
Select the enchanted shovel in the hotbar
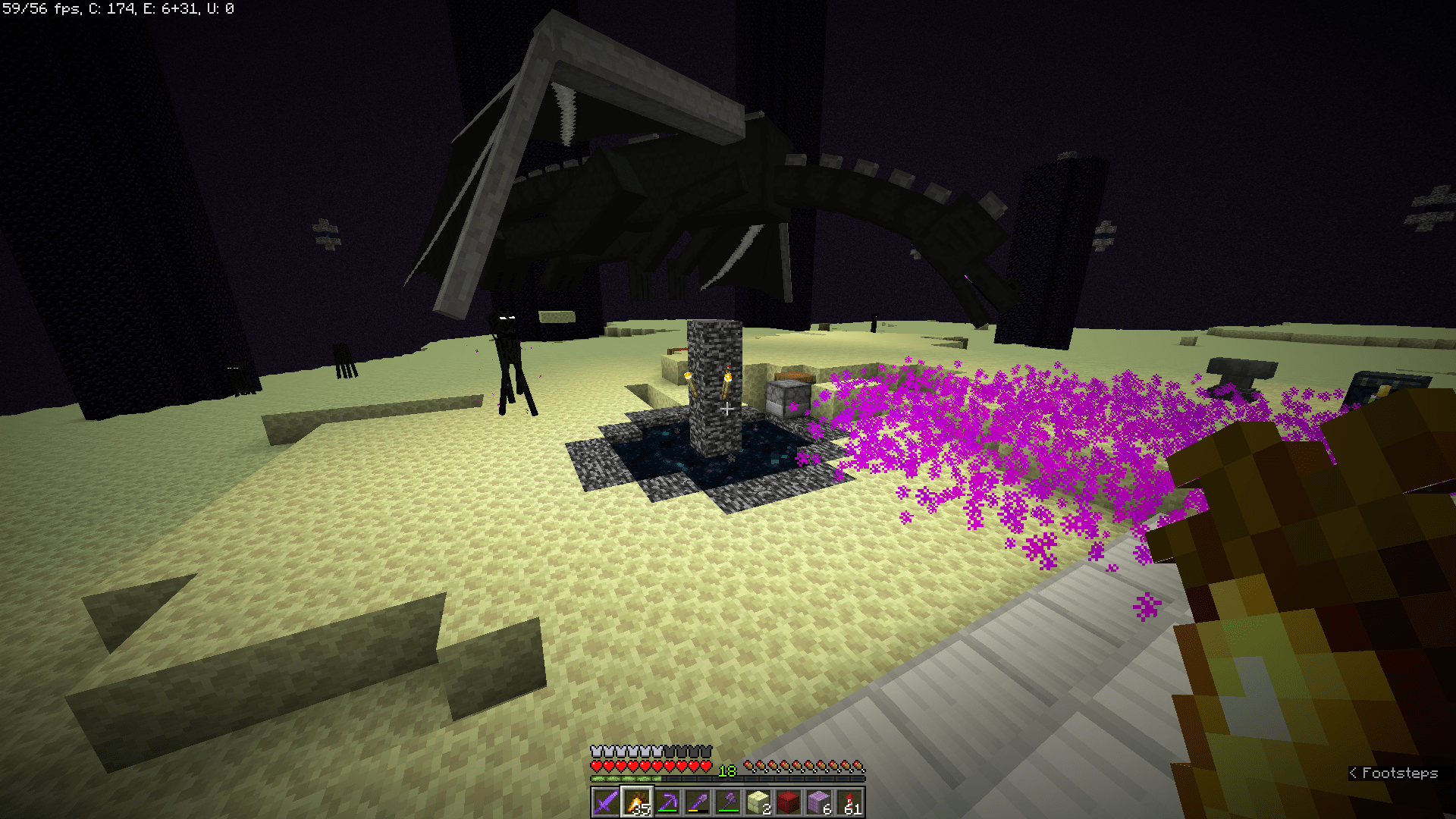coord(698,802)
